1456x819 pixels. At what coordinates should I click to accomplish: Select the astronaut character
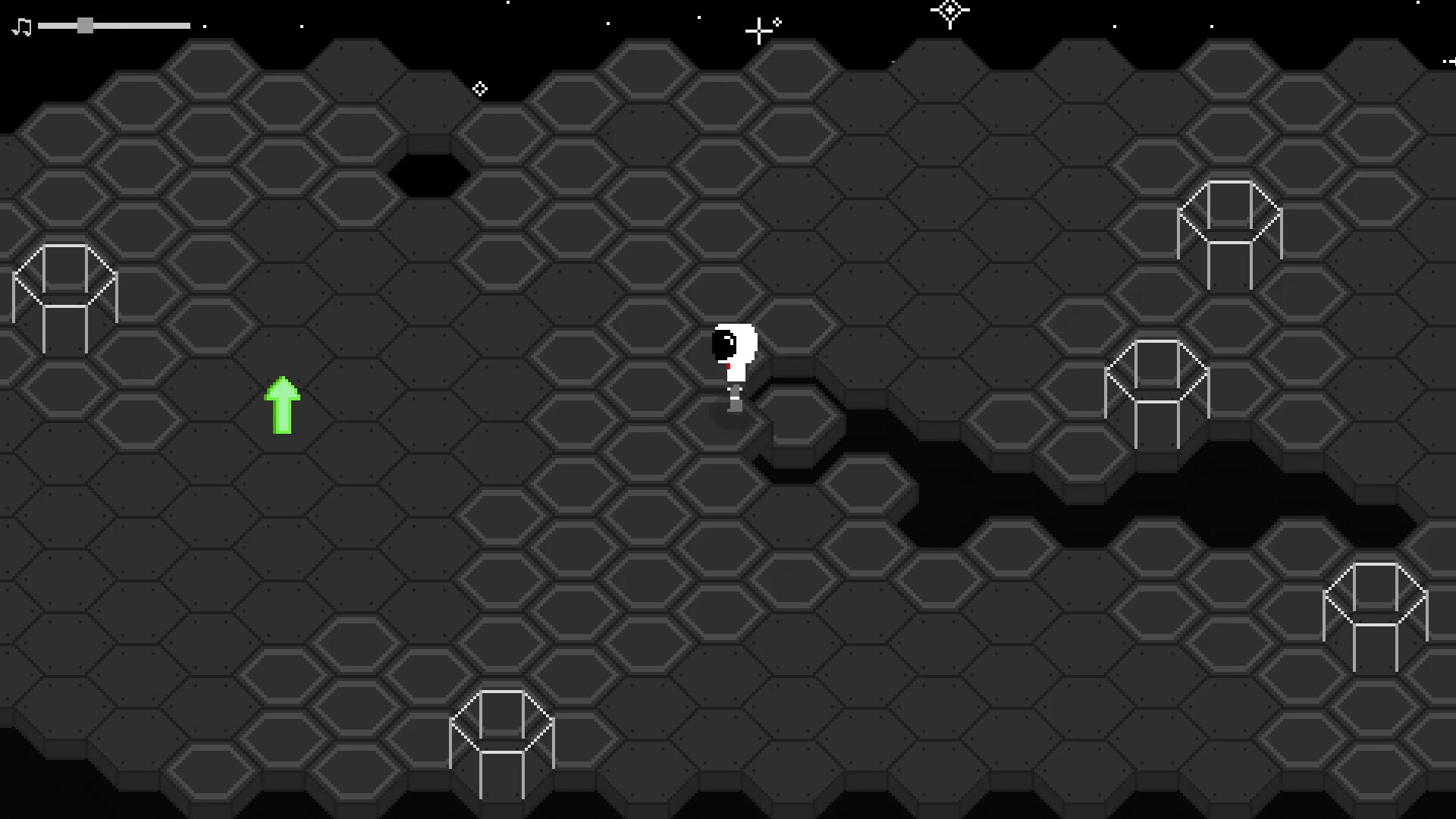(734, 356)
